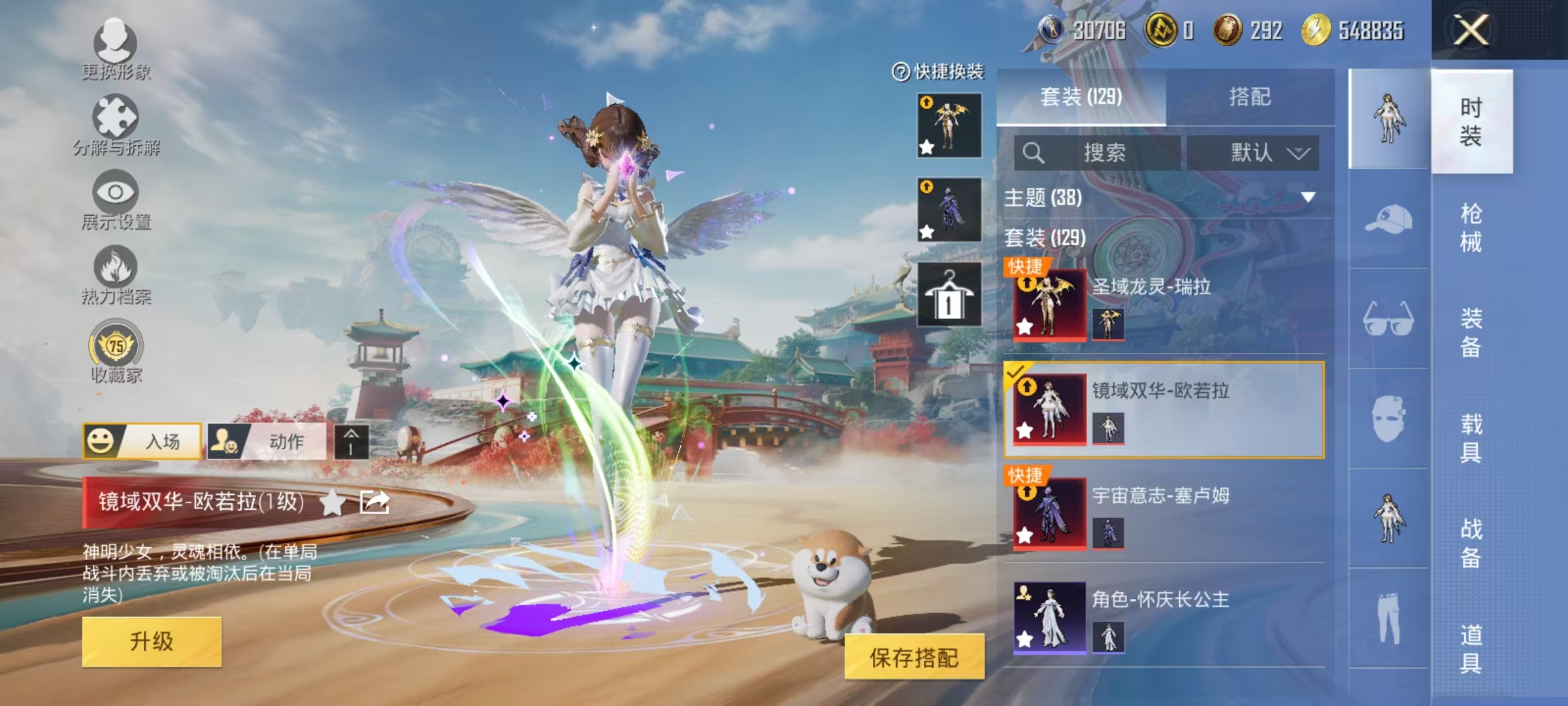This screenshot has height=706, width=1568.
Task: Expand the panel via the up-arrow next to 动作
Action: pos(351,442)
